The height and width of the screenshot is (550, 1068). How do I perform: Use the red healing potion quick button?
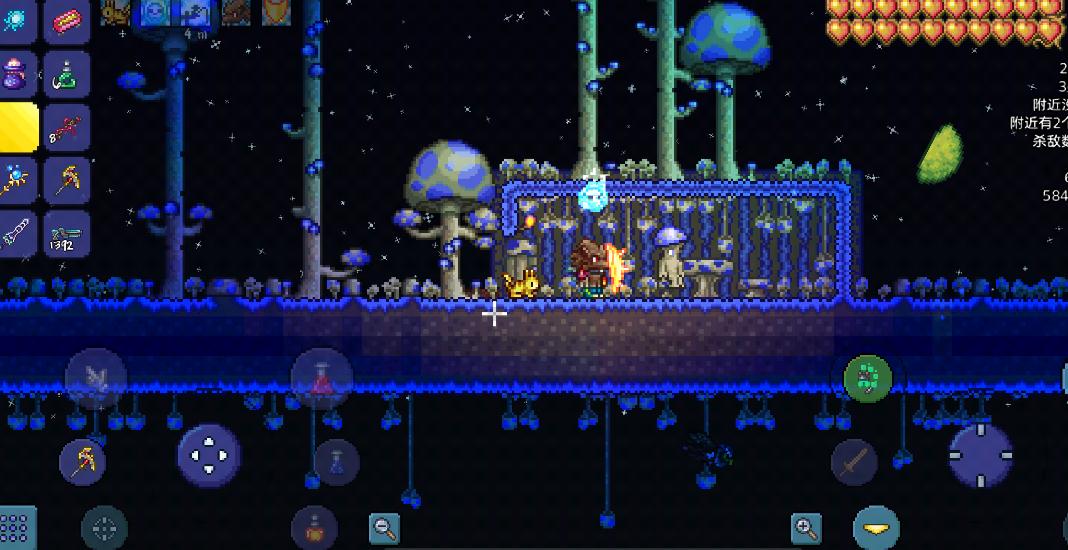coord(322,378)
